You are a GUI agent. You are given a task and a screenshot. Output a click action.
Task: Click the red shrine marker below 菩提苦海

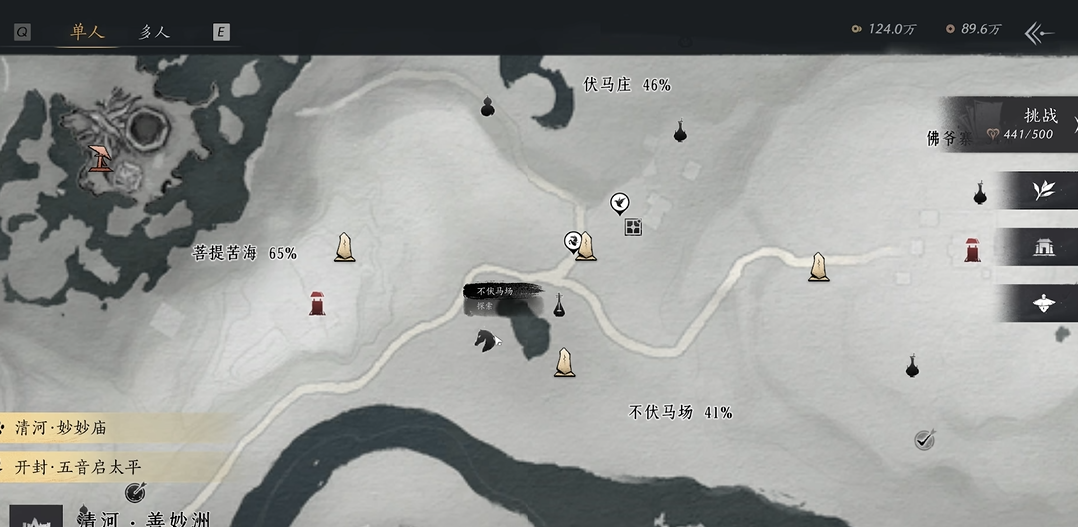pos(317,302)
